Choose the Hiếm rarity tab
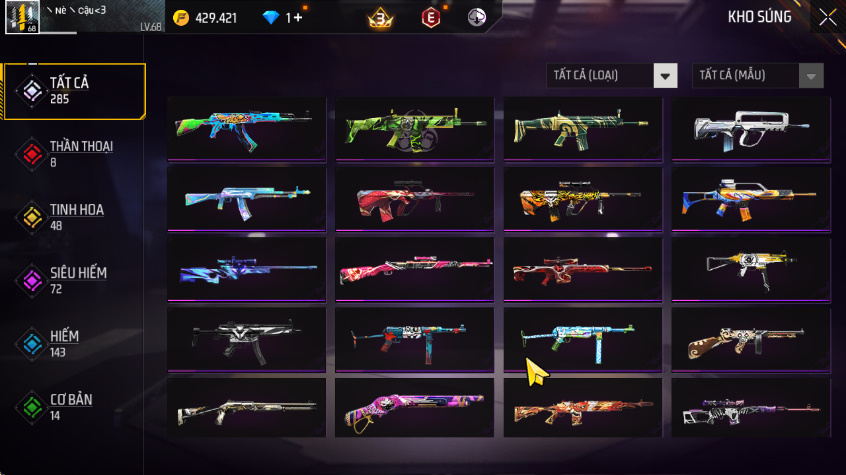The width and height of the screenshot is (846, 475). point(75,343)
